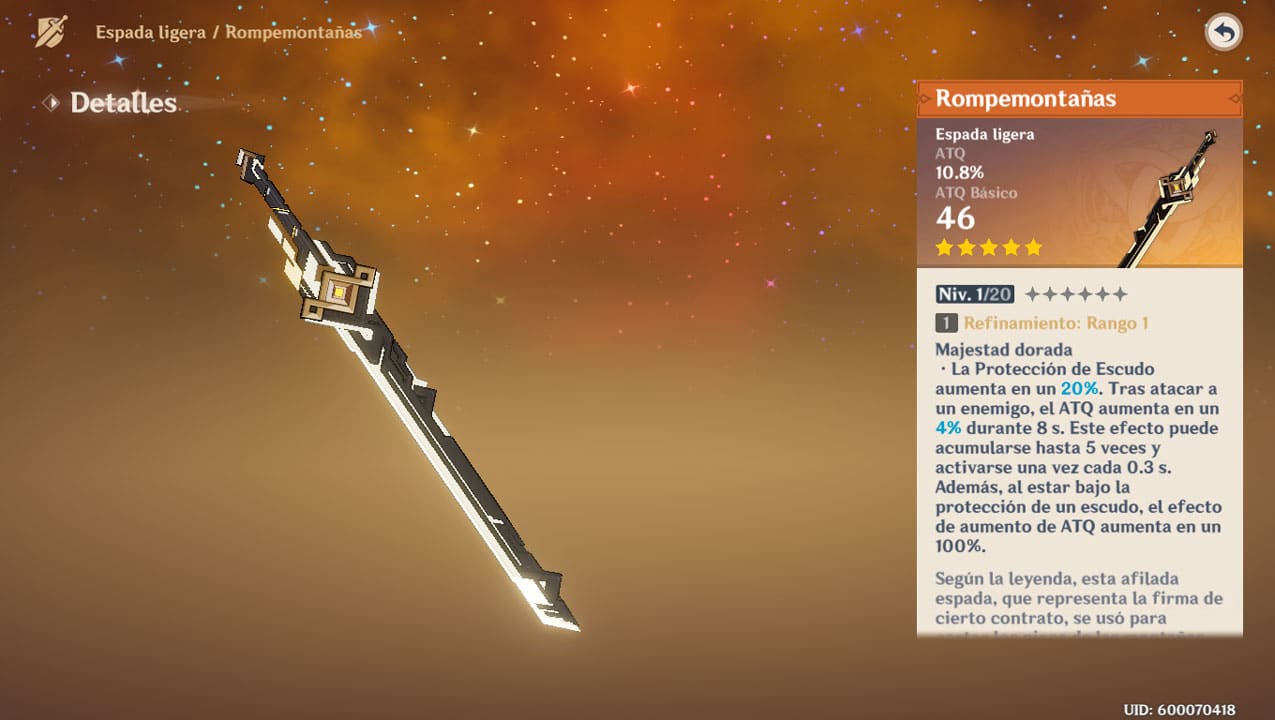Open the Detalles section
The width and height of the screenshot is (1275, 720).
122,103
